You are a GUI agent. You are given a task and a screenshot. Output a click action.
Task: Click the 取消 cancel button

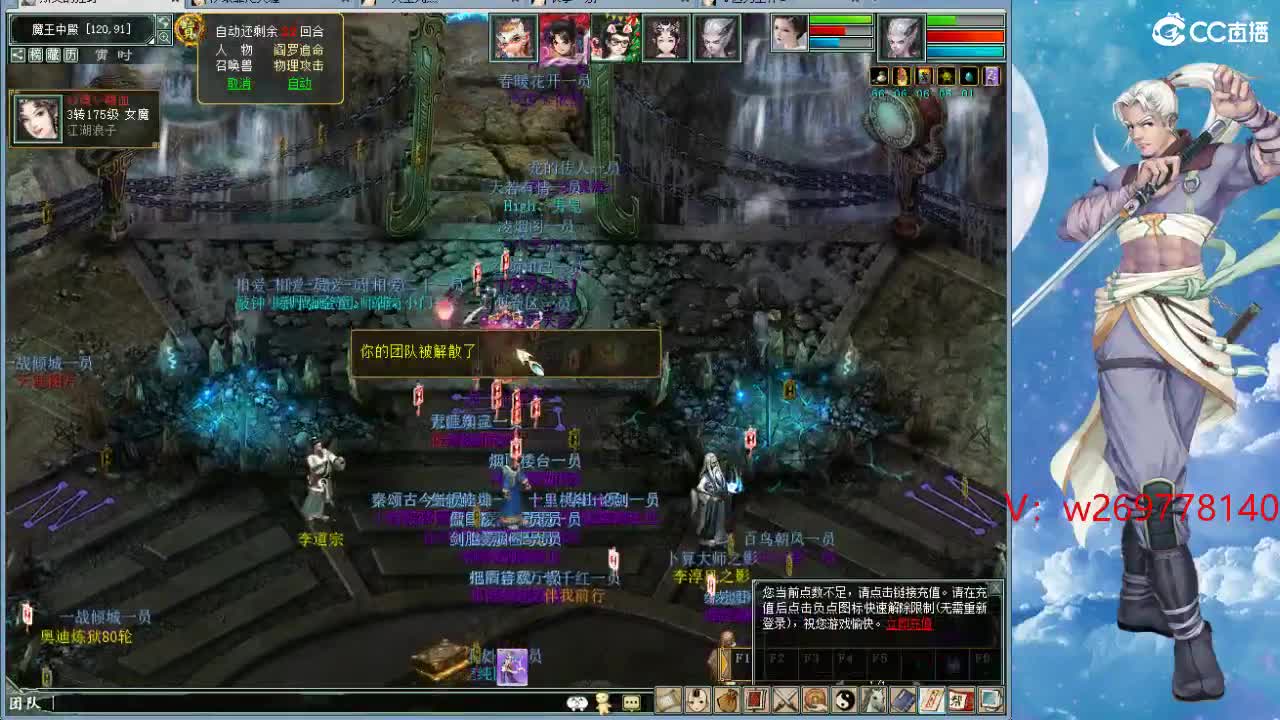point(240,83)
